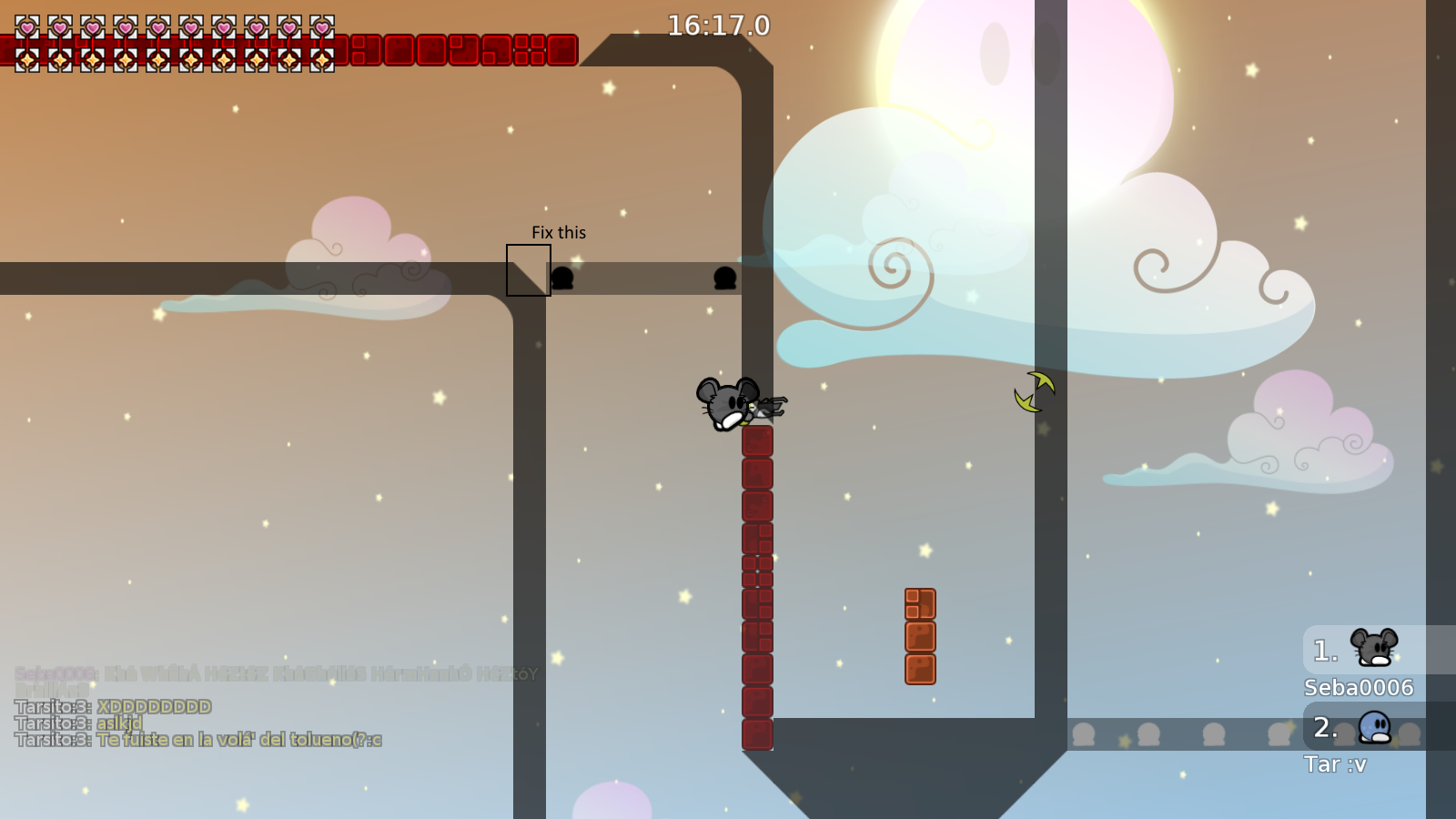
Task: Click the small dark bush icon near Fix this
Action: click(564, 279)
